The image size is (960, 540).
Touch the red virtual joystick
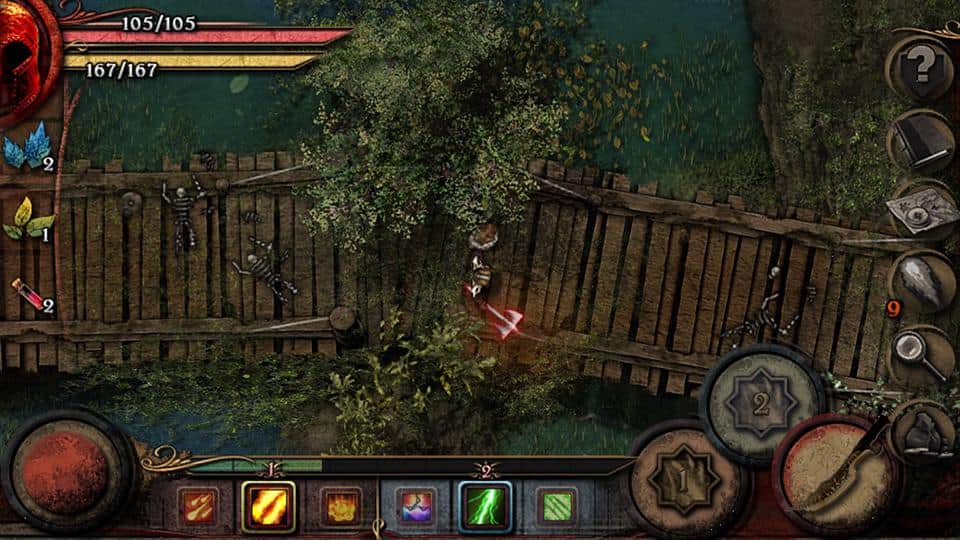(x=67, y=472)
